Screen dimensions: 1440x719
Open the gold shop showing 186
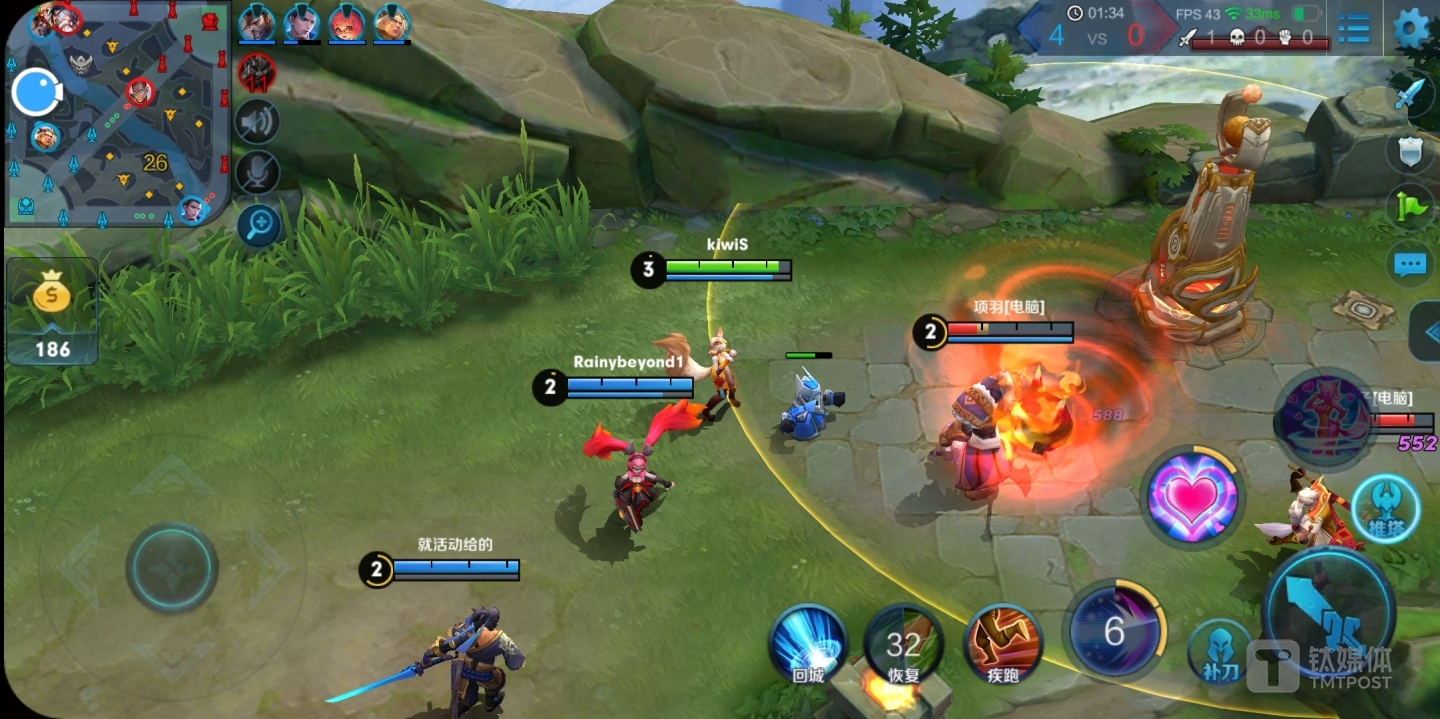(52, 311)
